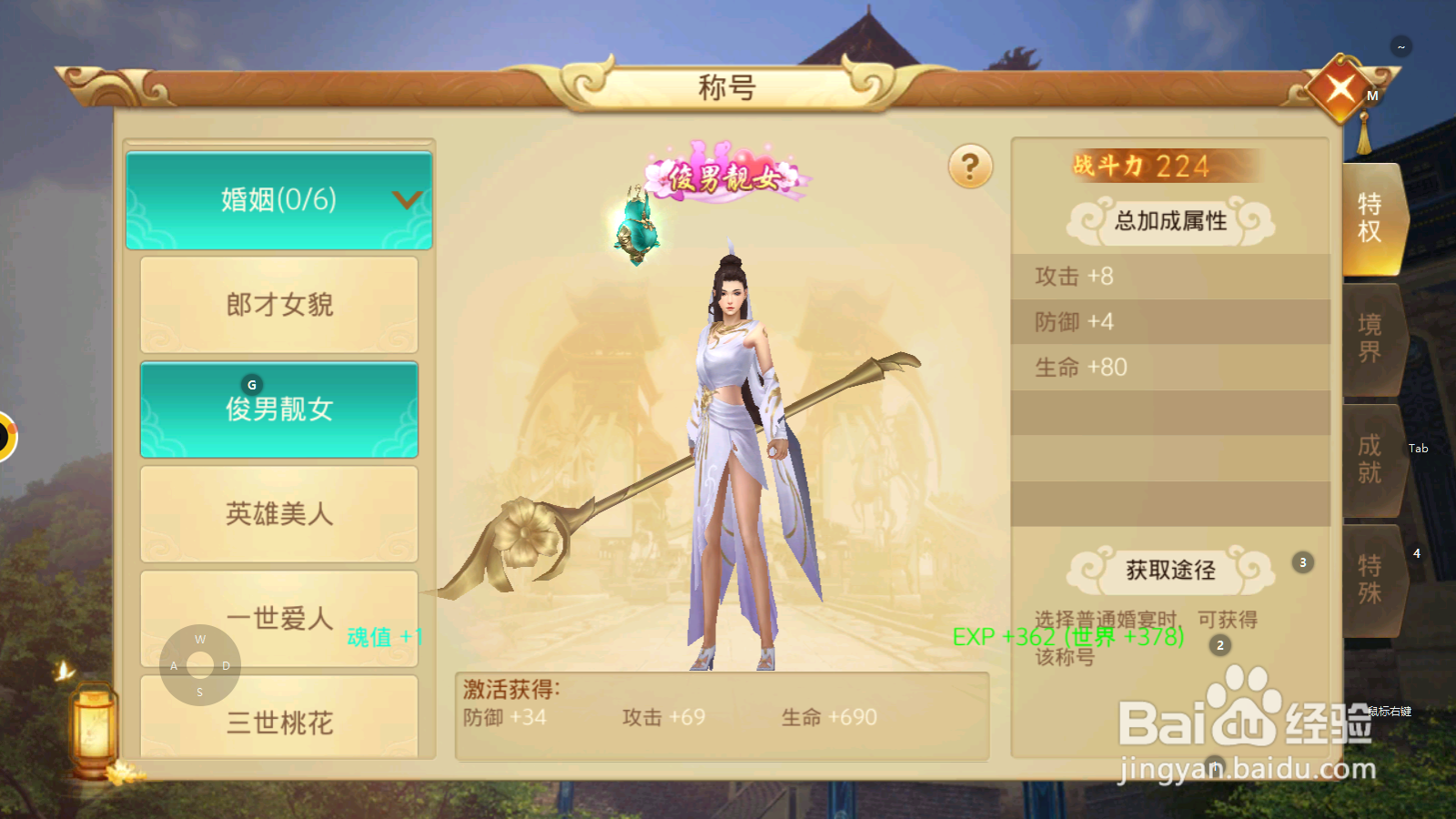Image resolution: width=1456 pixels, height=819 pixels.
Task: Select the 一世爱人 title
Action: [278, 618]
